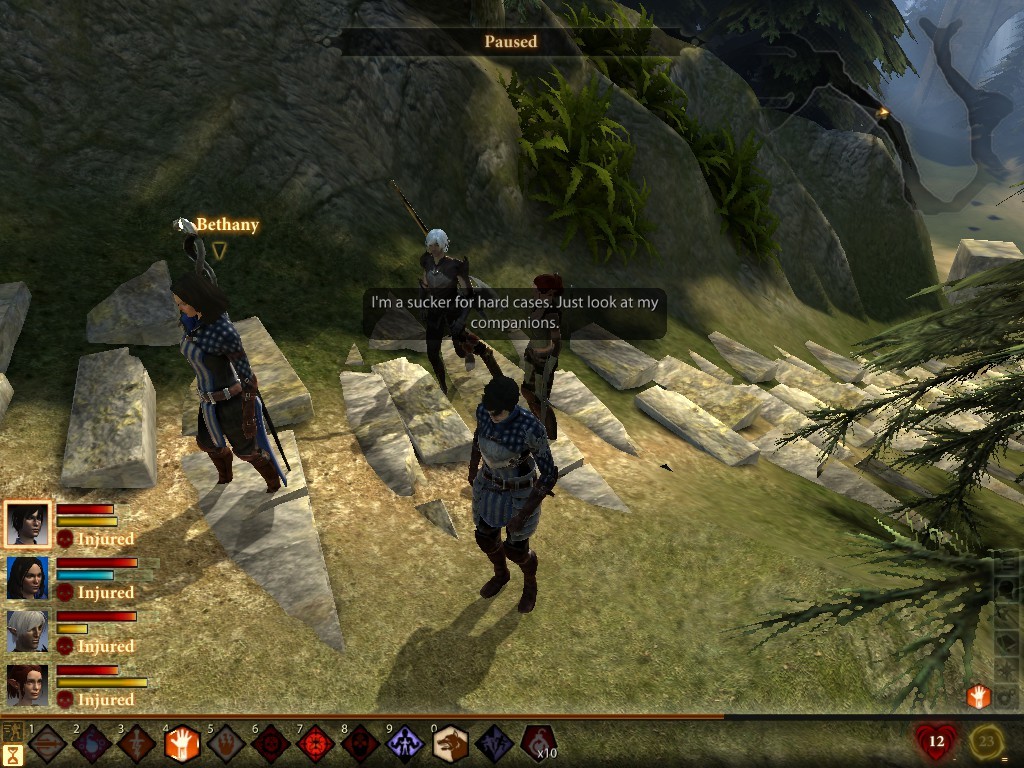Viewport: 1024px width, 768px height.
Task: Summon the mabari hound from slot 0
Action: tap(449, 744)
